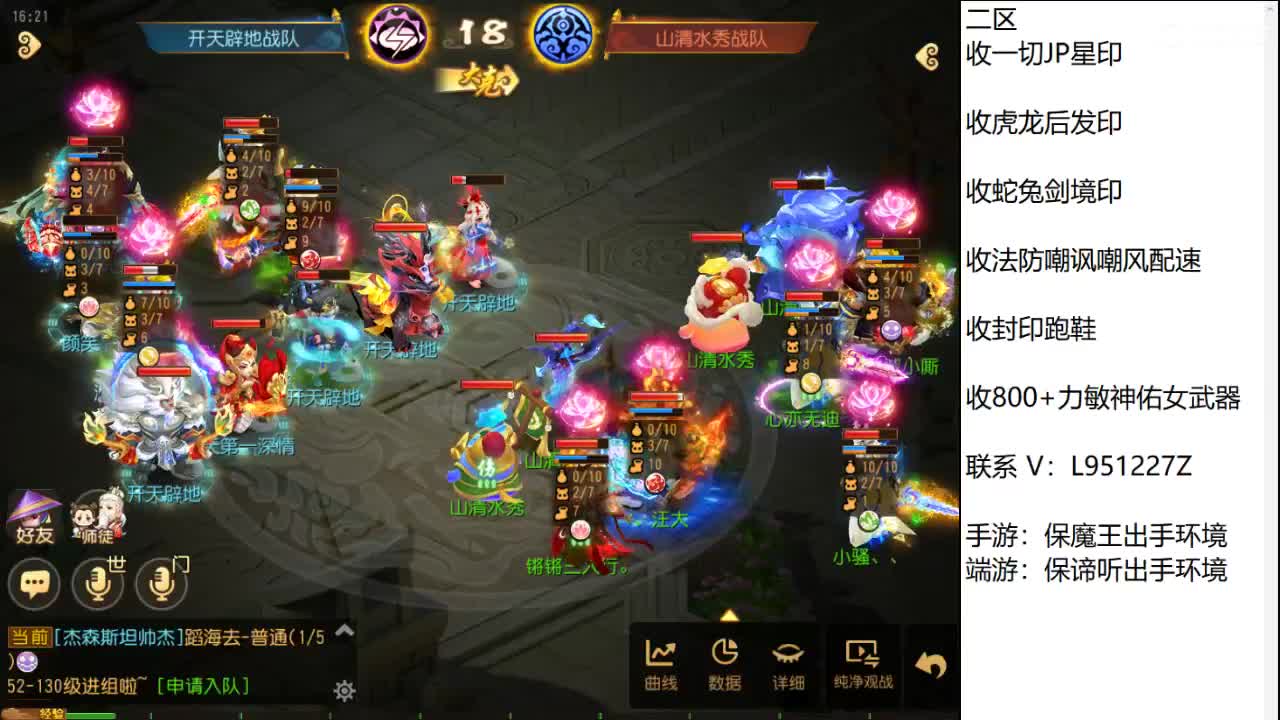Select the 数据 (Data) pie chart icon
Viewport: 1280px width, 720px height.
725,663
